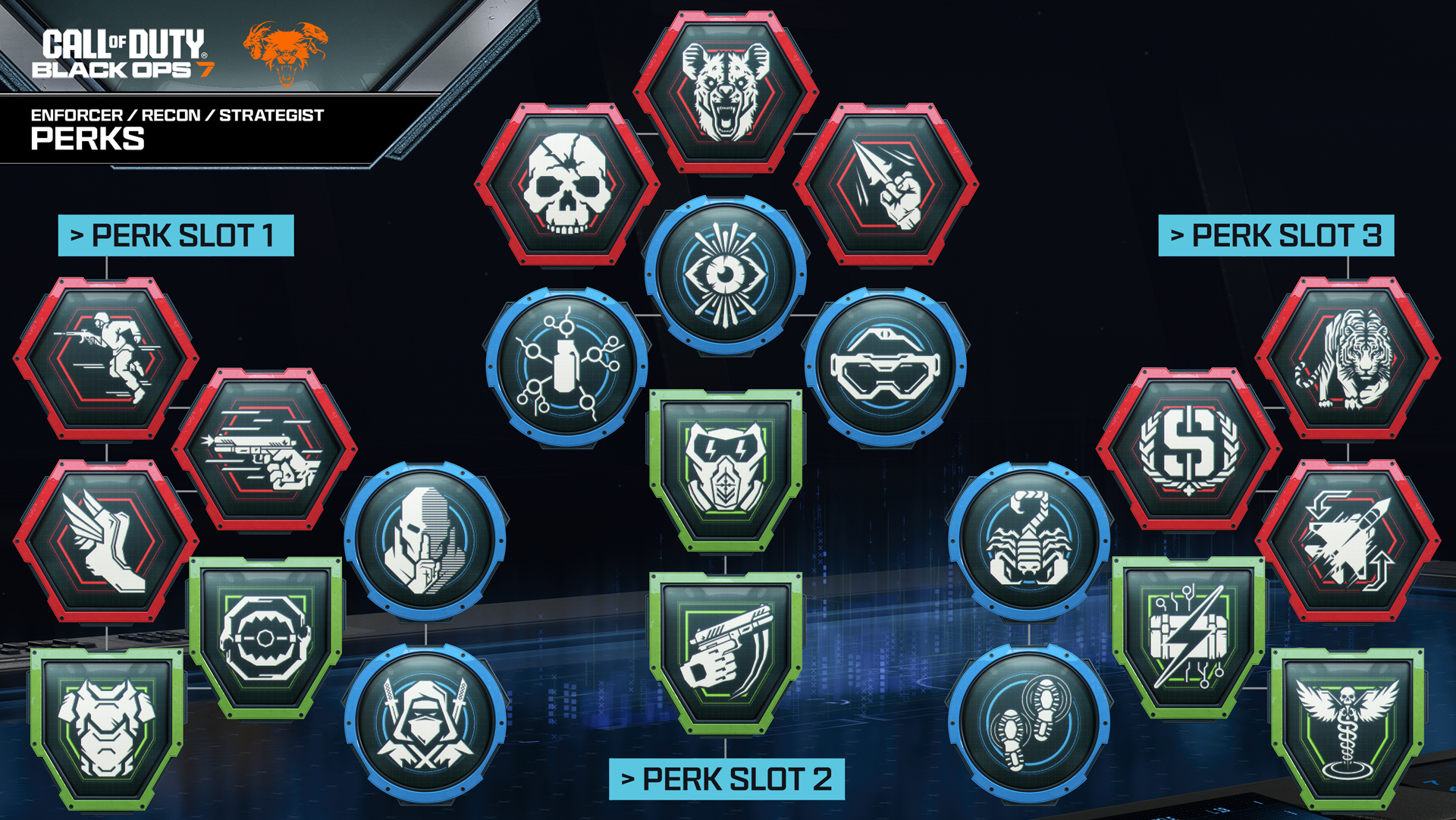Viewport: 1456px width, 820px height.
Task: Choose the prowling tiger perk
Action: [1348, 358]
